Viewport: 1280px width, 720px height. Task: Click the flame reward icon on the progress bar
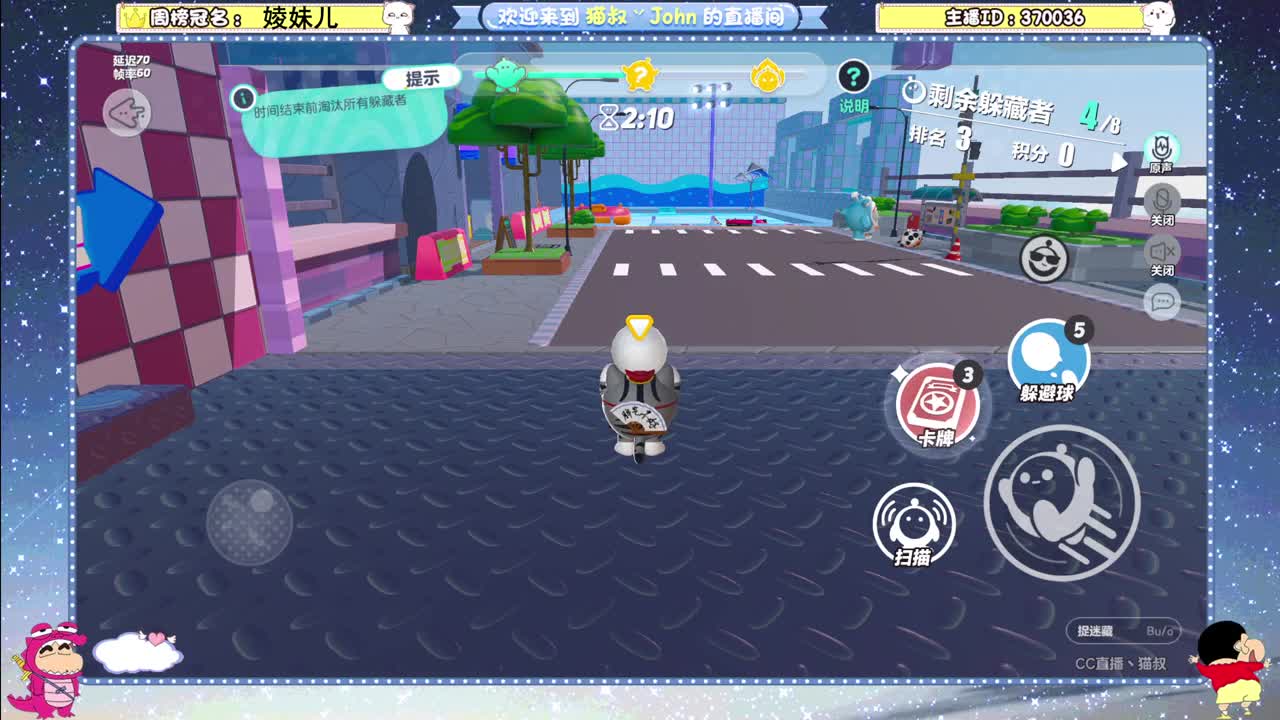(x=768, y=76)
